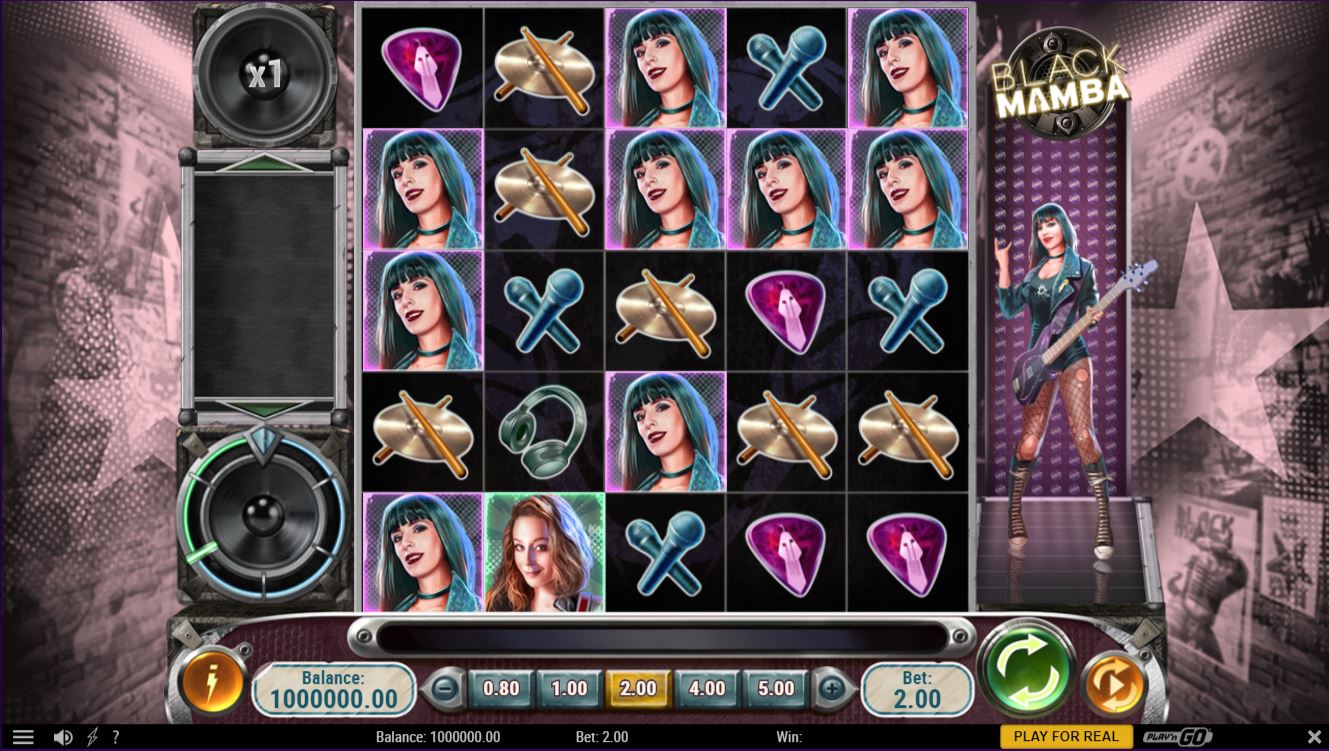Increase the bet with the plus button
The image size is (1329, 751).
coord(831,688)
